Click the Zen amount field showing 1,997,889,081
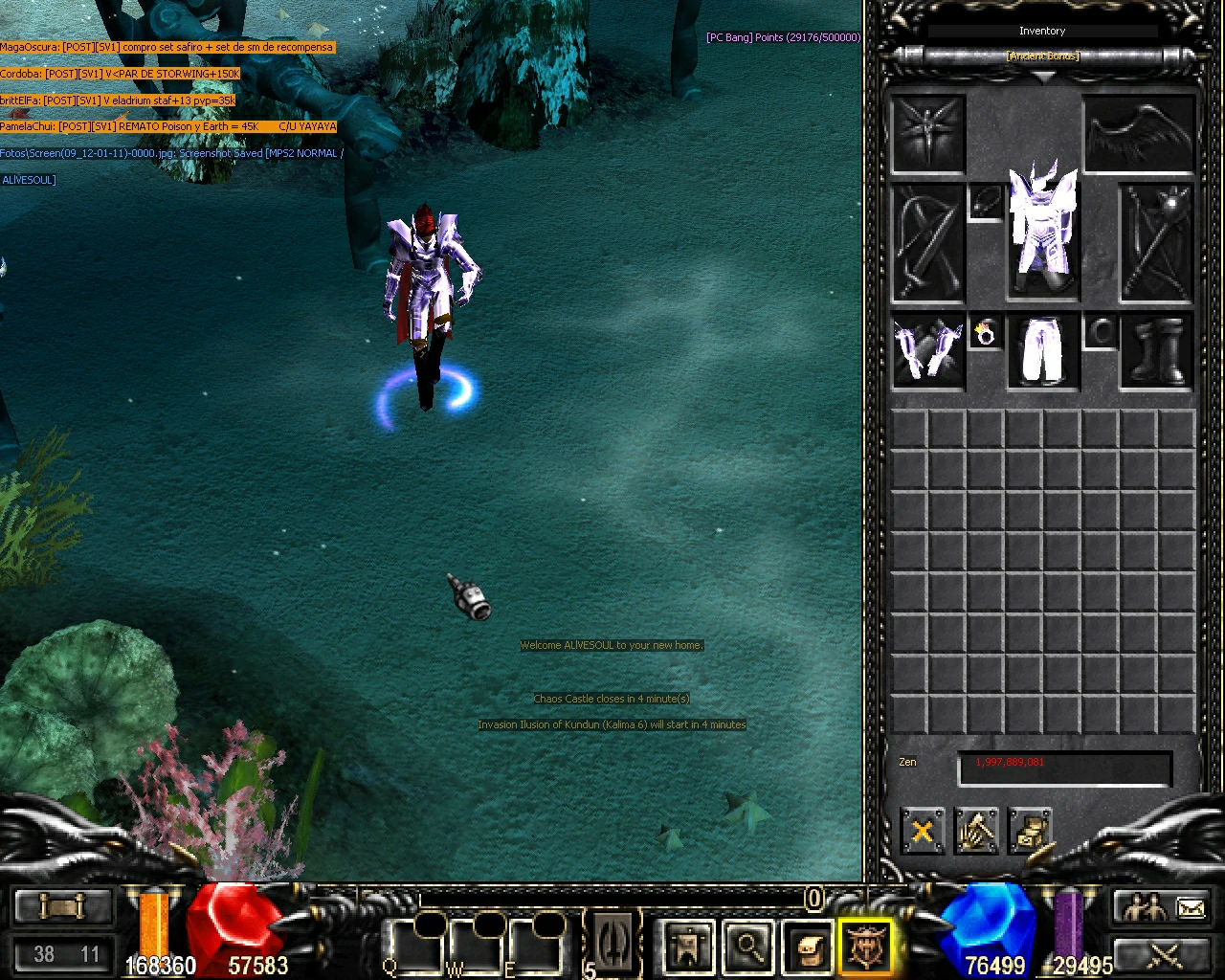This screenshot has height=980, width=1225. point(1063,767)
